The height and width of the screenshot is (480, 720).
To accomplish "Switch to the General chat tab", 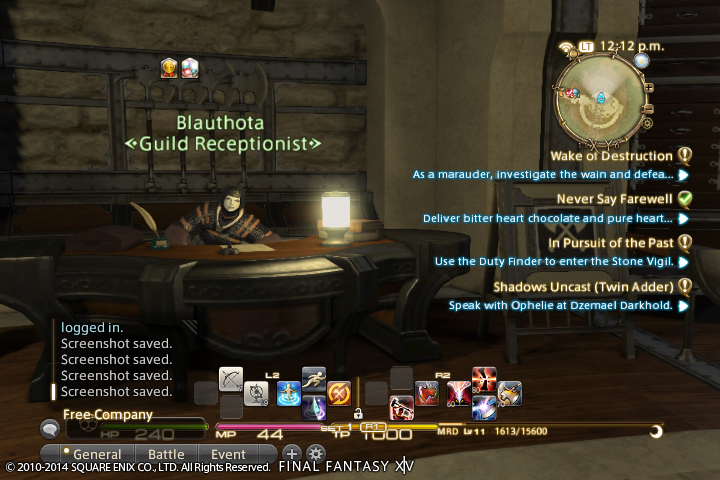I will point(97,454).
